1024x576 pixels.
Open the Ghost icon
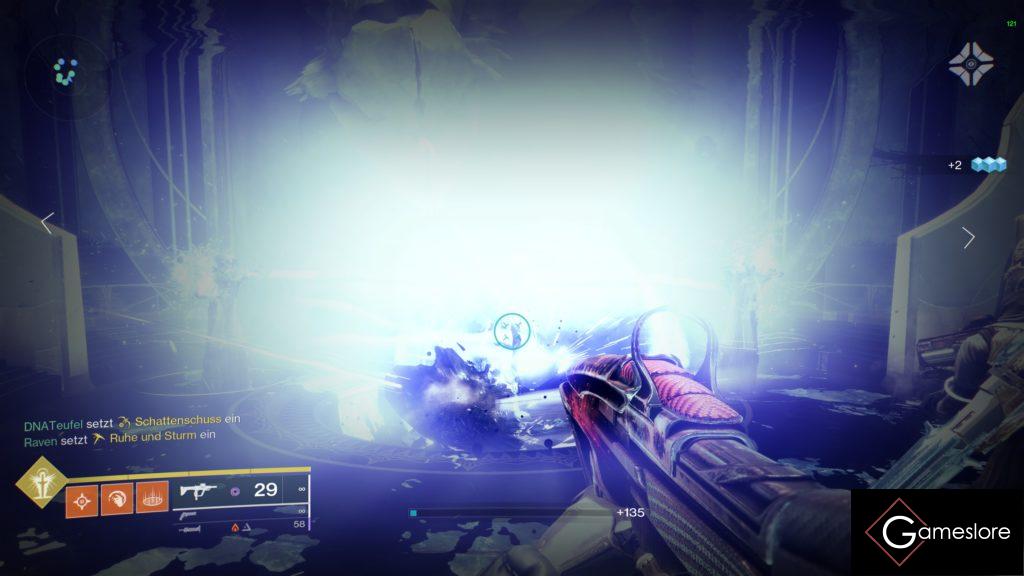tap(971, 64)
